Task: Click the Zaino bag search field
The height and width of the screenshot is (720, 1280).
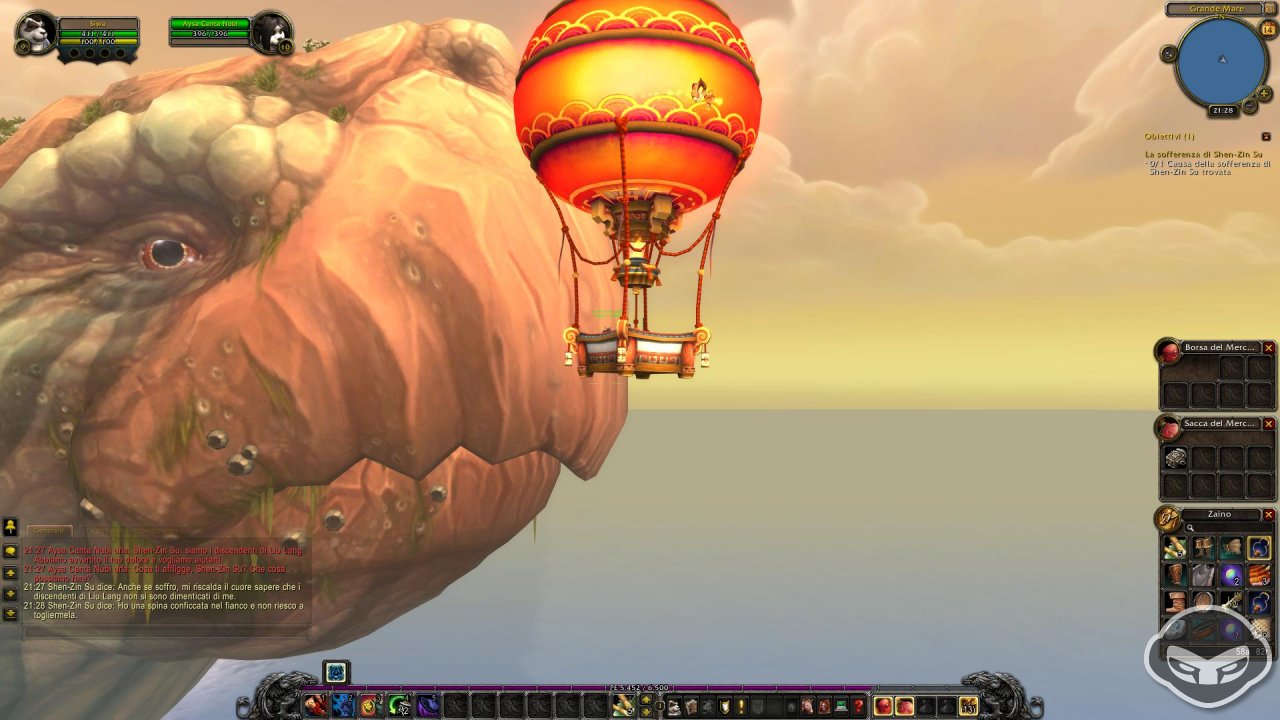Action: [x=1225, y=528]
